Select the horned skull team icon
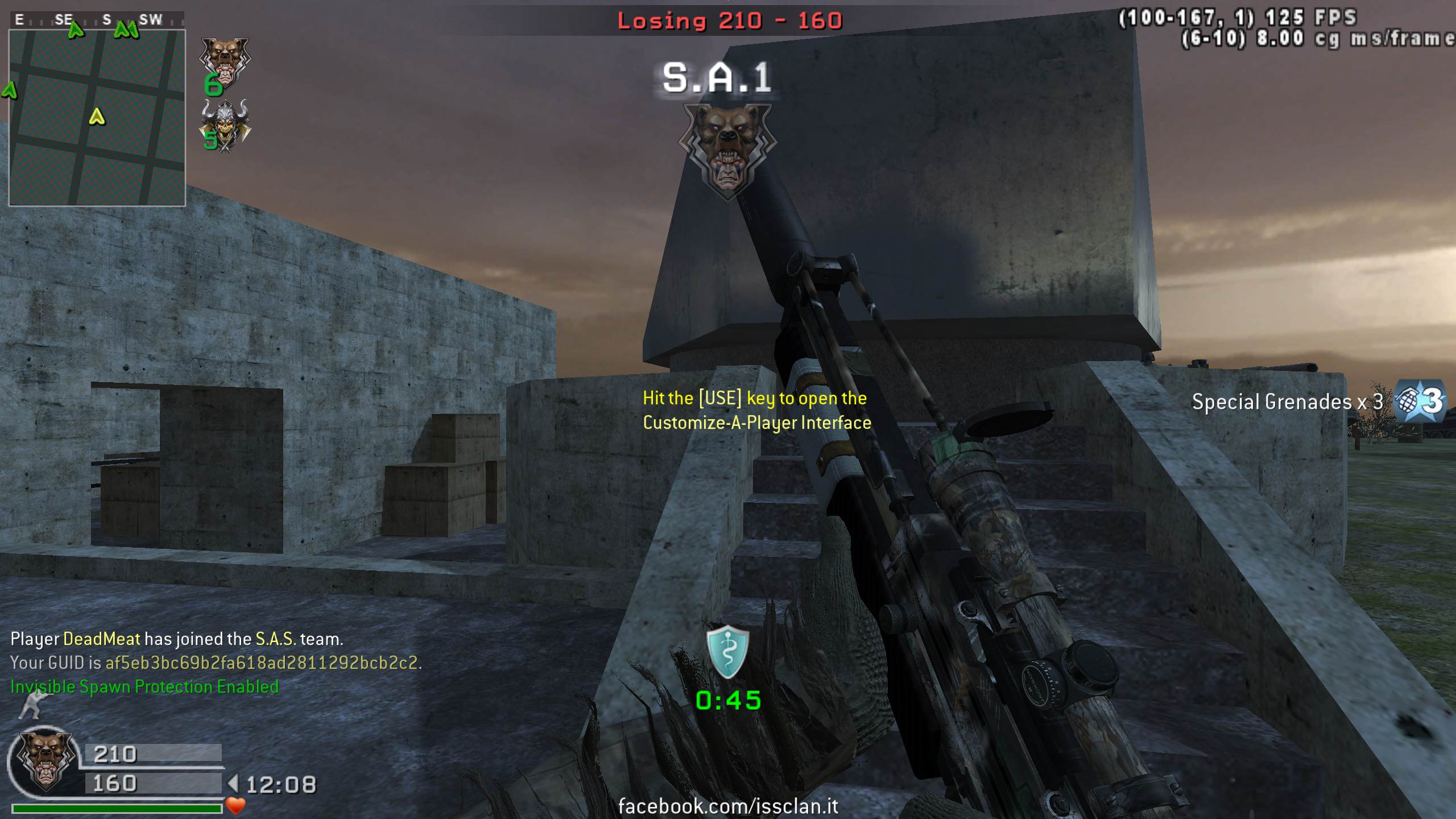 [x=225, y=125]
